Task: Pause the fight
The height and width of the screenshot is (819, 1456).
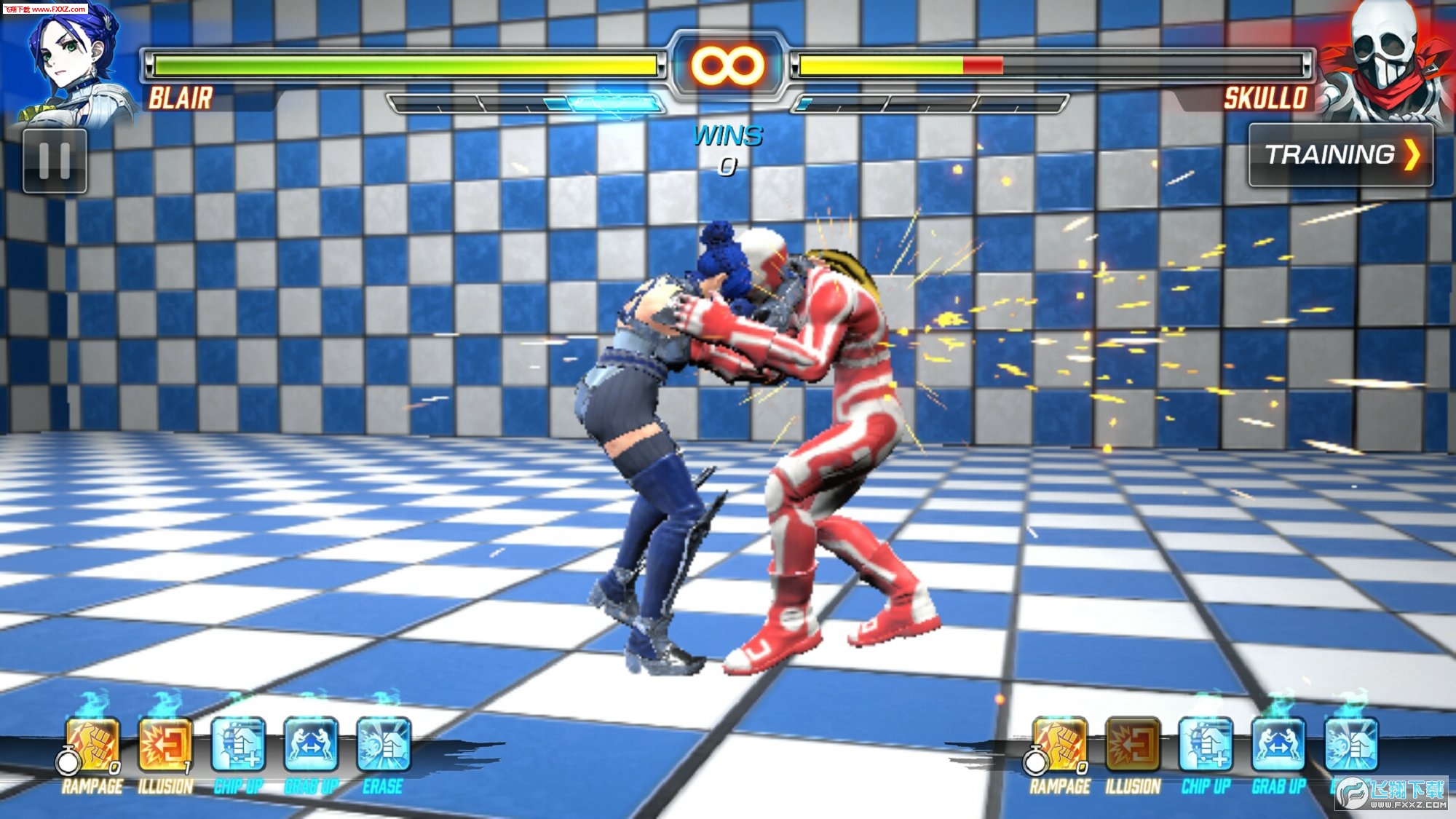Action: (x=55, y=161)
